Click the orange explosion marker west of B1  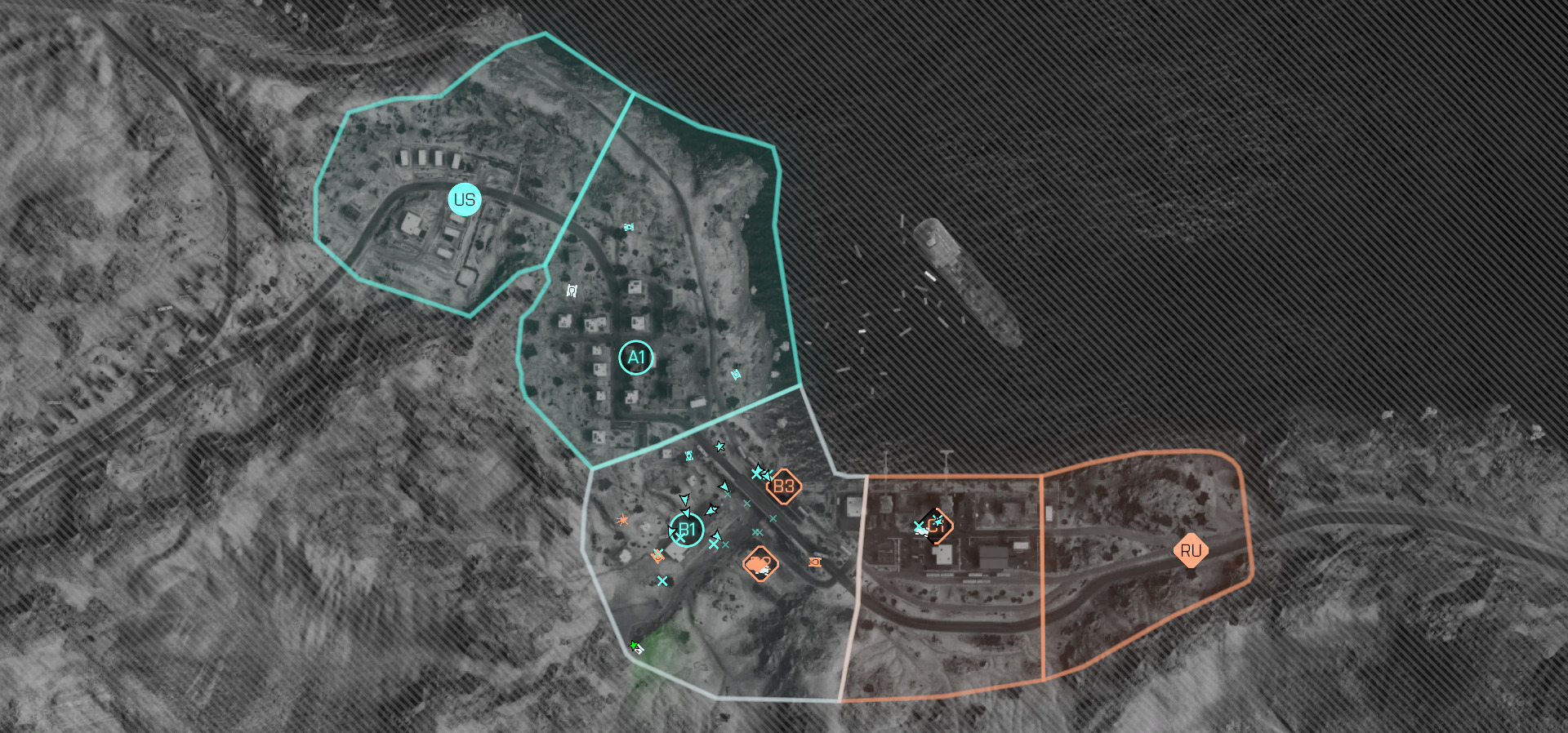(622, 520)
